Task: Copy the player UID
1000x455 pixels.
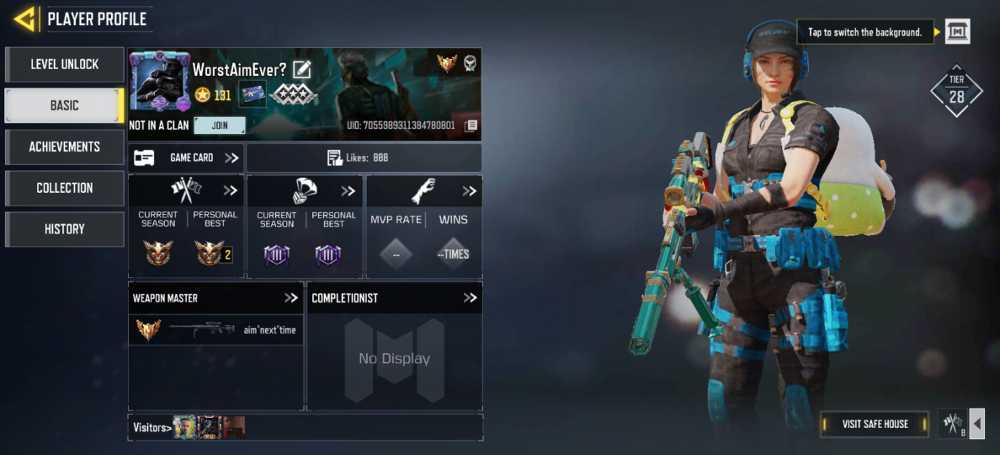Action: pos(471,125)
